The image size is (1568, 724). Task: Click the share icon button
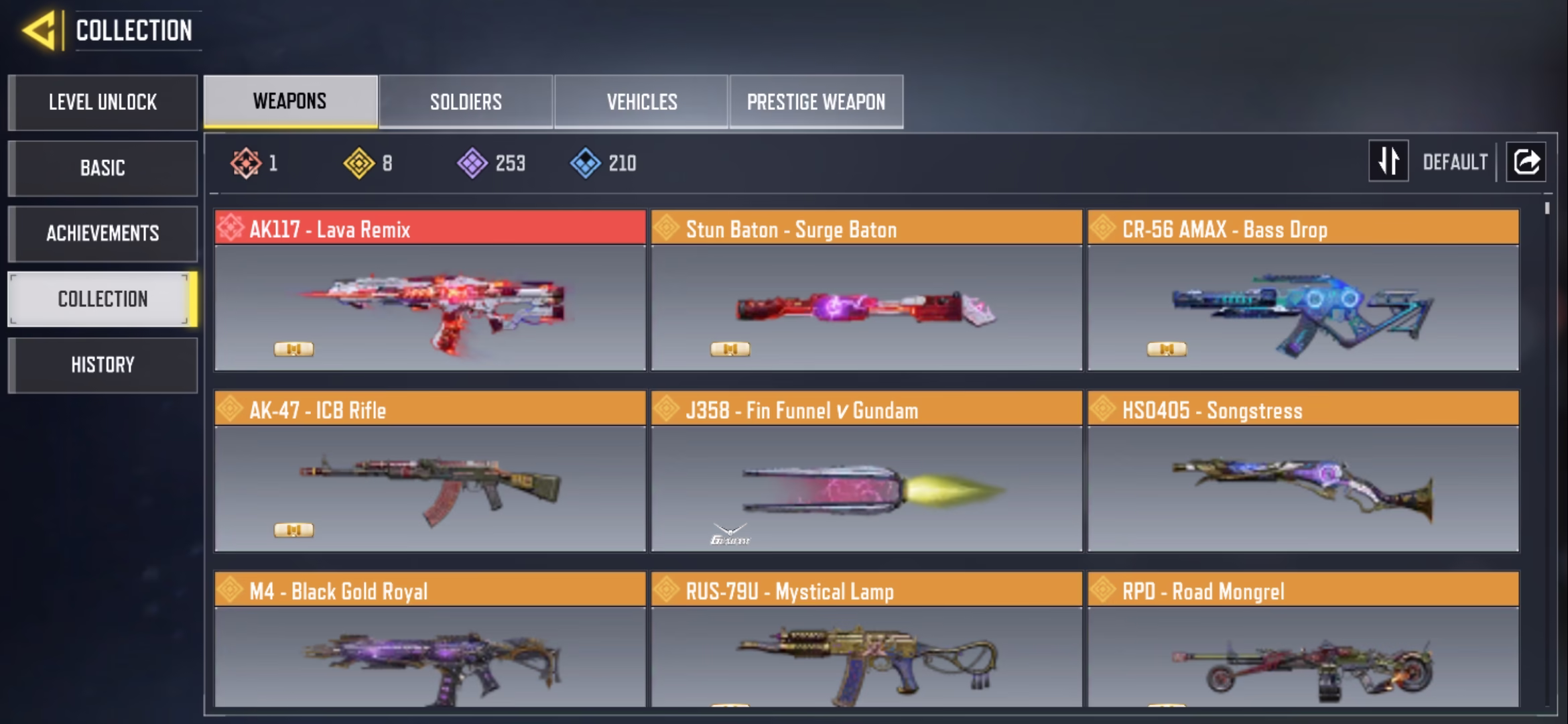(x=1526, y=162)
